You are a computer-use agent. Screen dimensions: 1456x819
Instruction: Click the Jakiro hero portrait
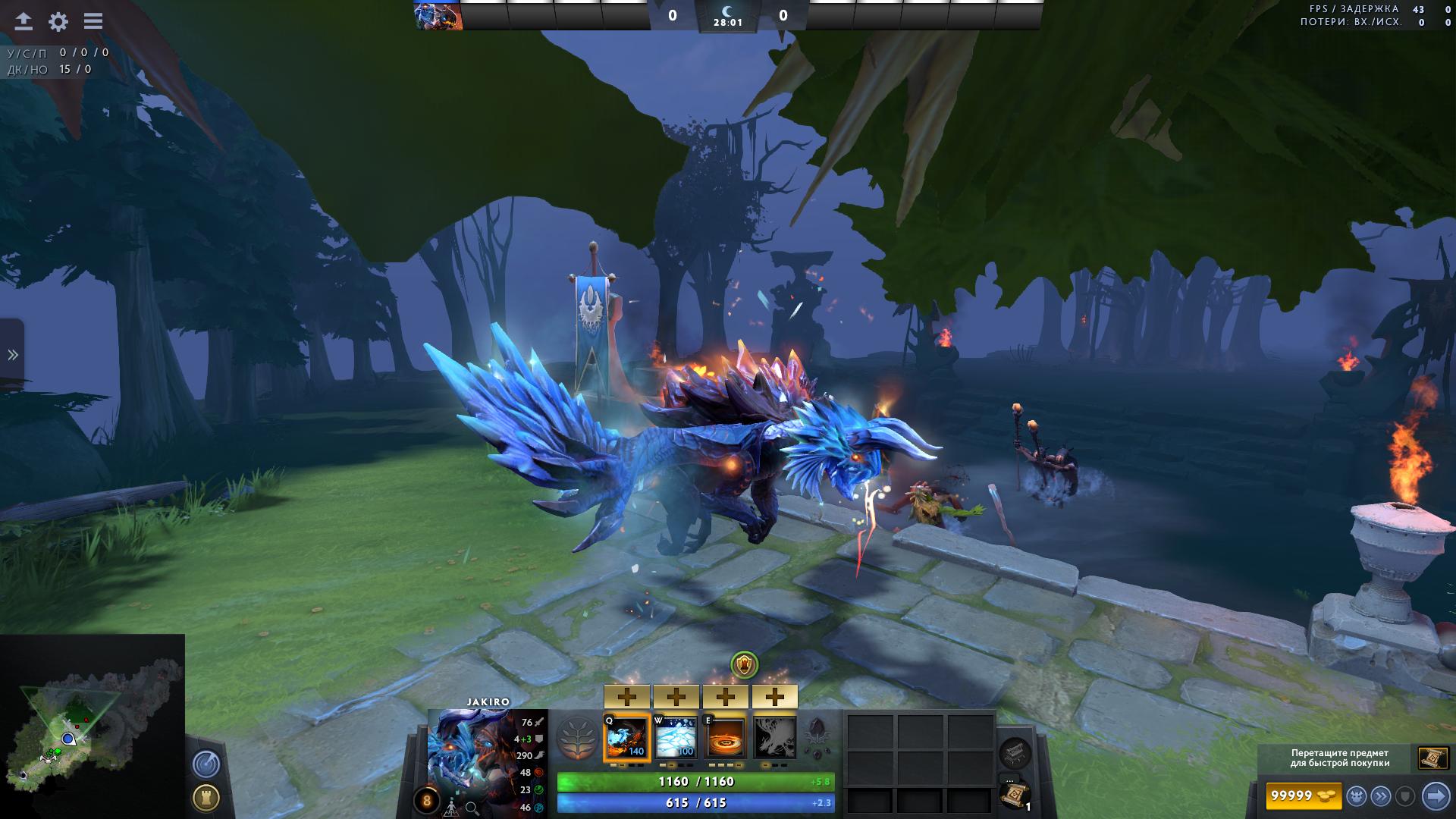click(x=469, y=753)
